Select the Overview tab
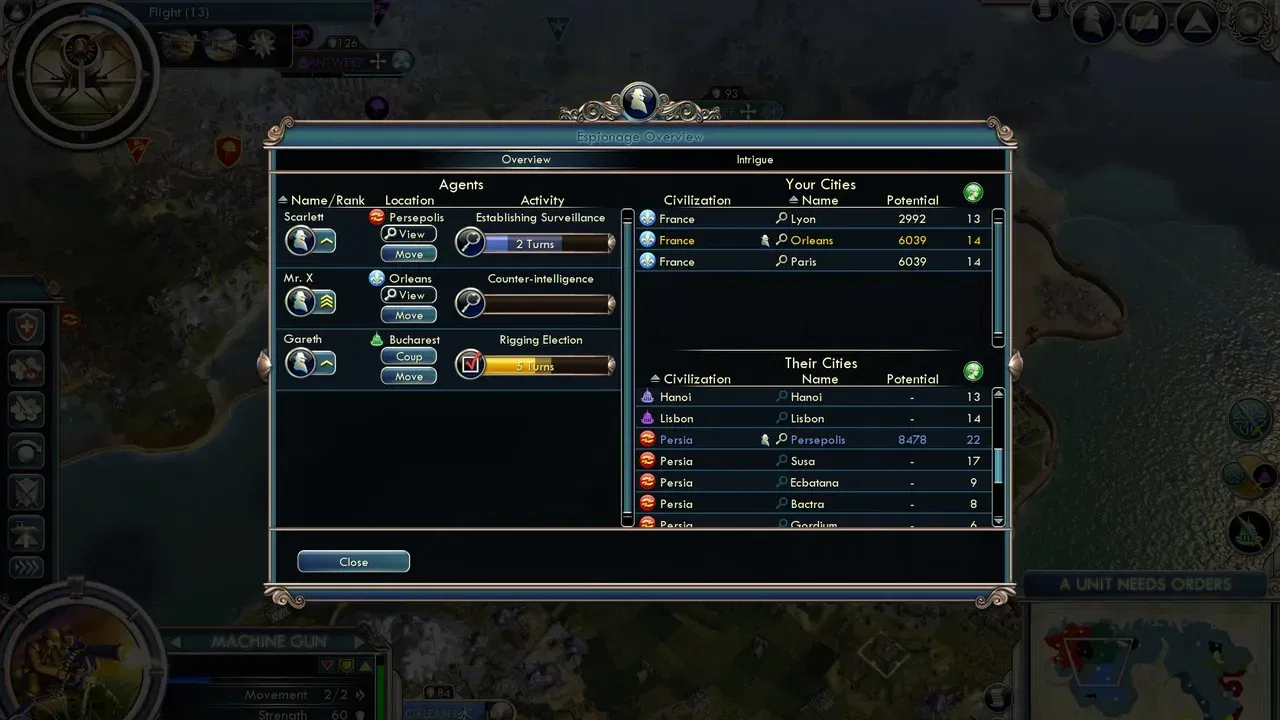 [x=526, y=160]
